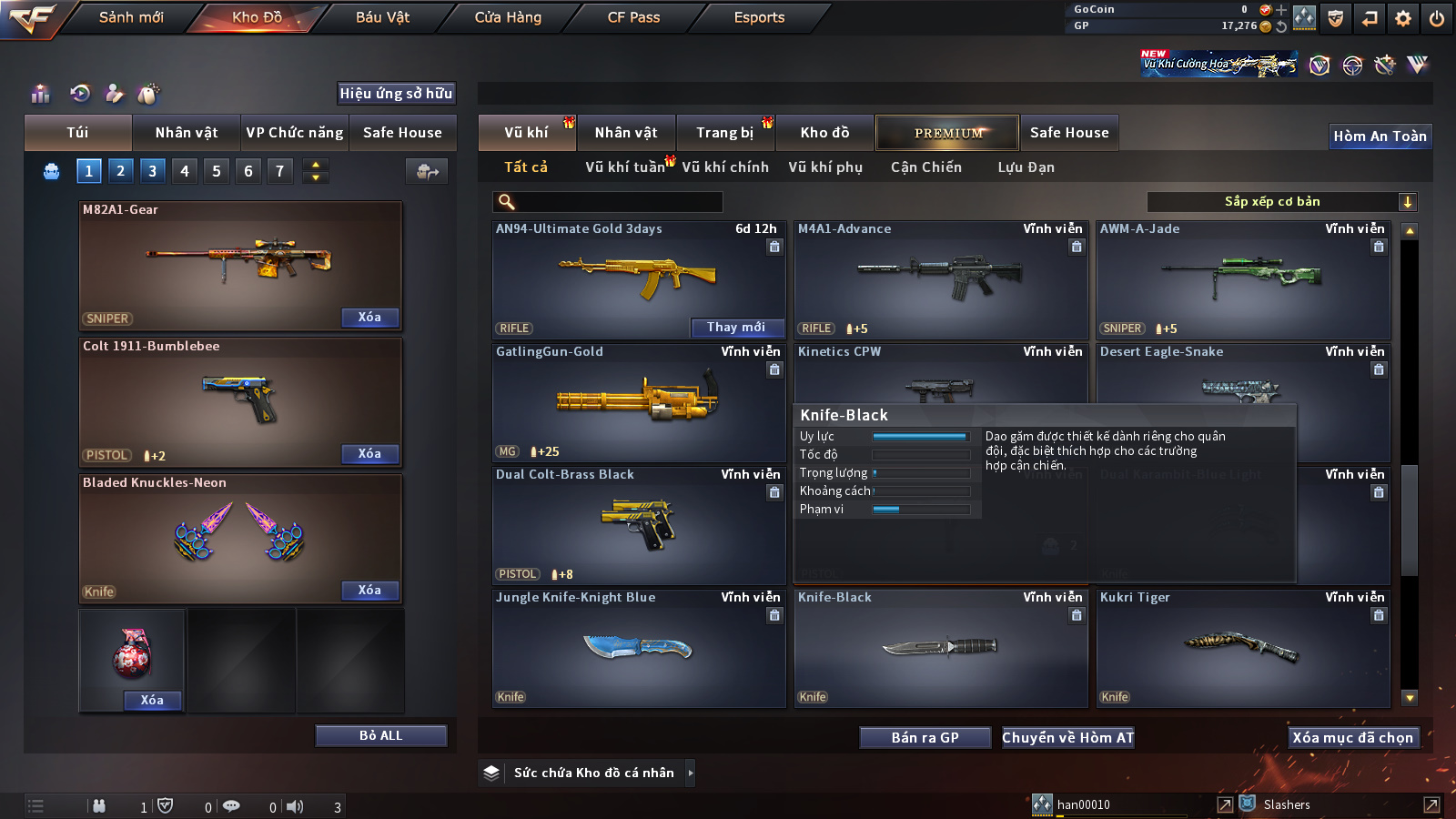1456x819 pixels.
Task: Switch to the PREMIUM inventory tab
Action: 947,133
